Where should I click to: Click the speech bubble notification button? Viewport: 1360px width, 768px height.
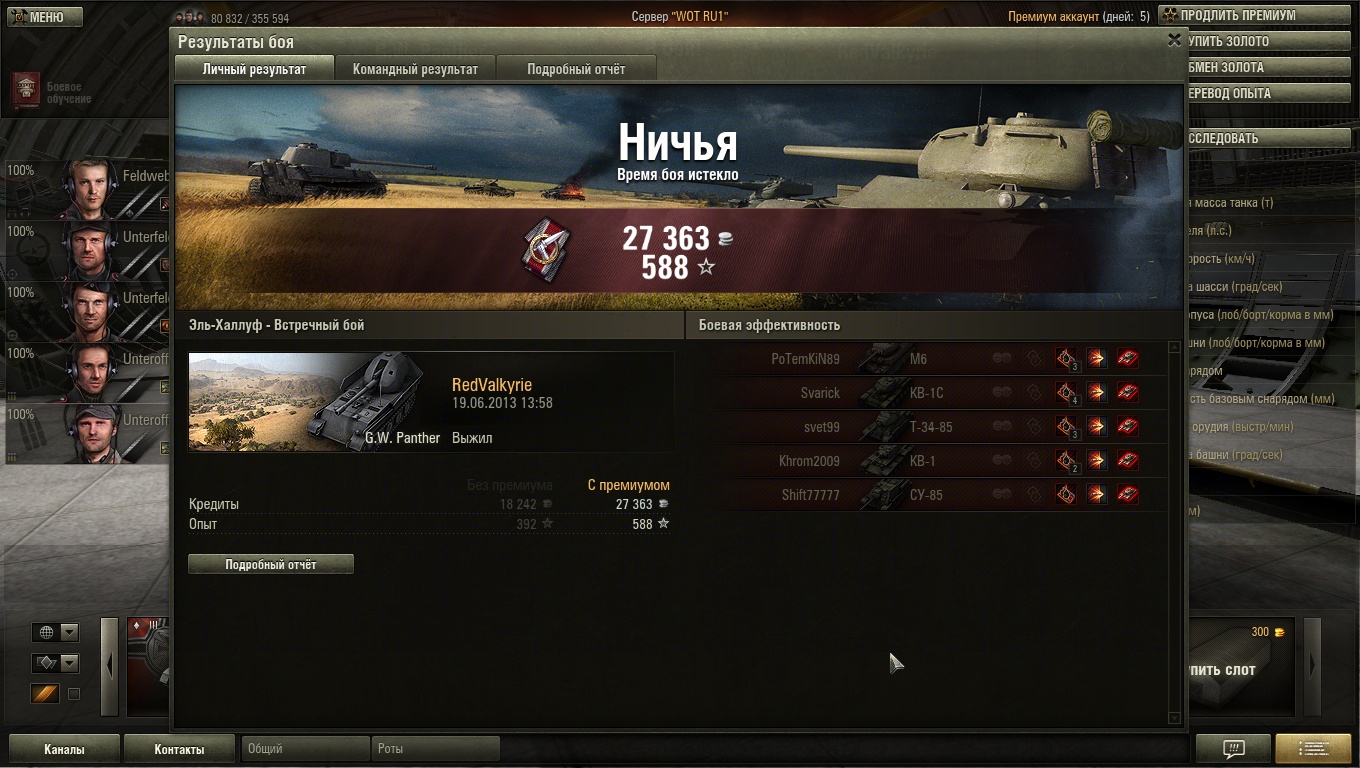pyautogui.click(x=1233, y=749)
